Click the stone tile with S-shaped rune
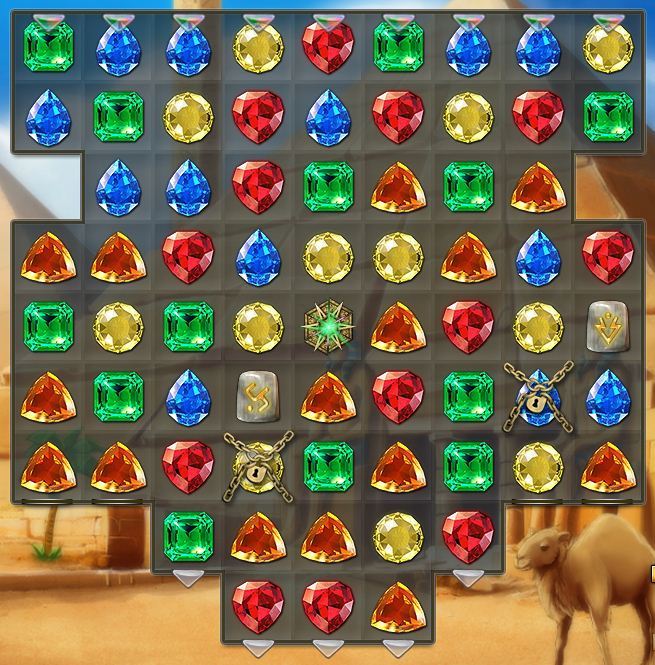 pyautogui.click(x=258, y=396)
